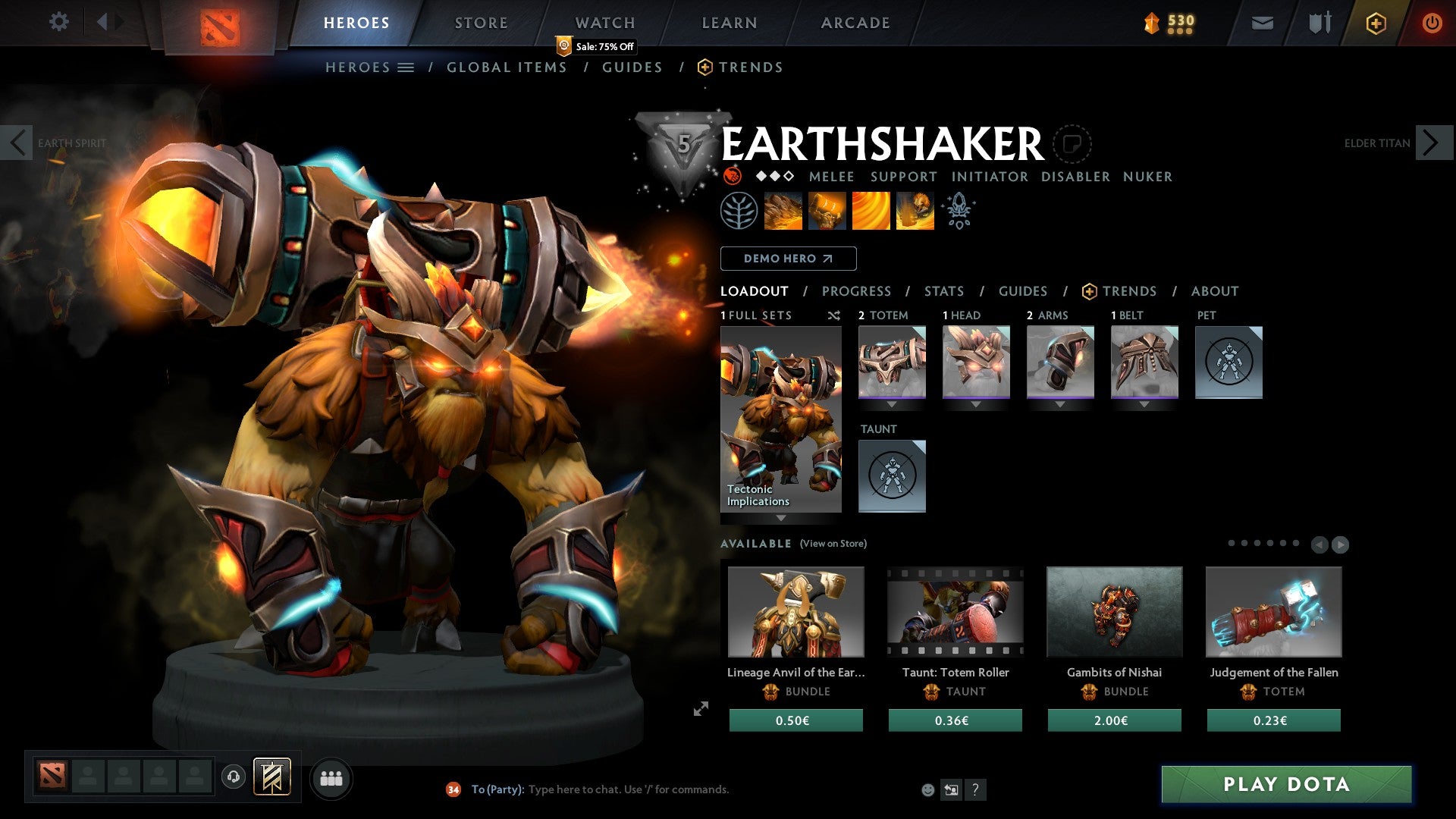Image resolution: width=1456 pixels, height=819 pixels.
Task: Select the Fissure ability icon
Action: 782,210
